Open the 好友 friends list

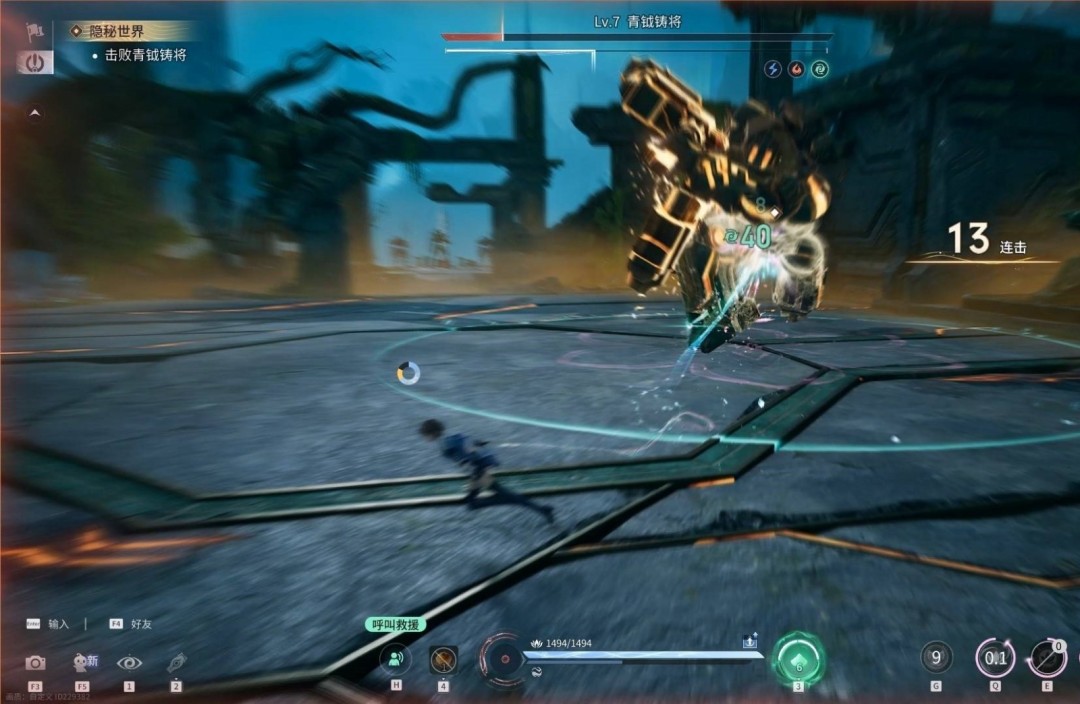pos(141,623)
